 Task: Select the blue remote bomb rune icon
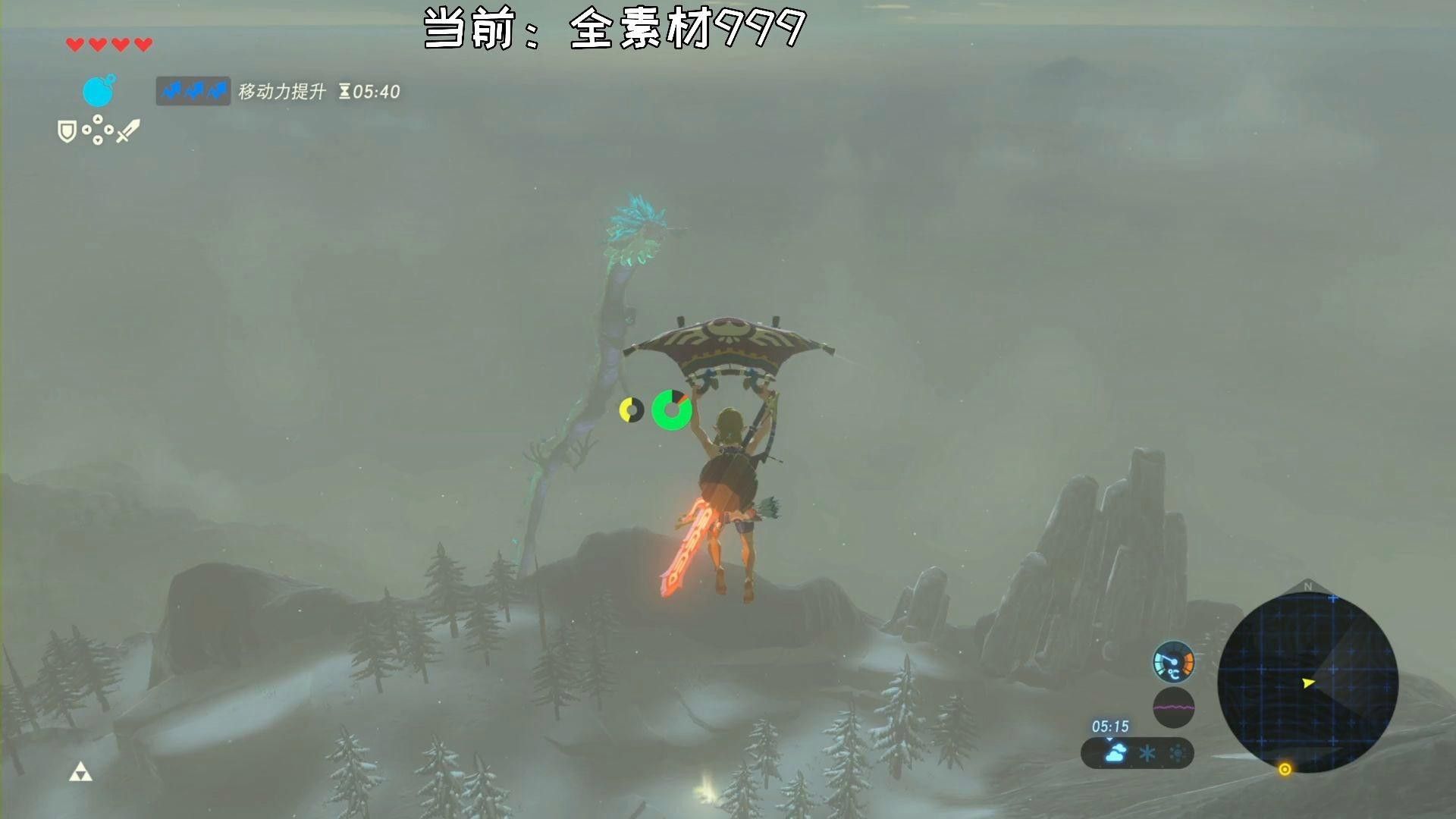tap(98, 92)
